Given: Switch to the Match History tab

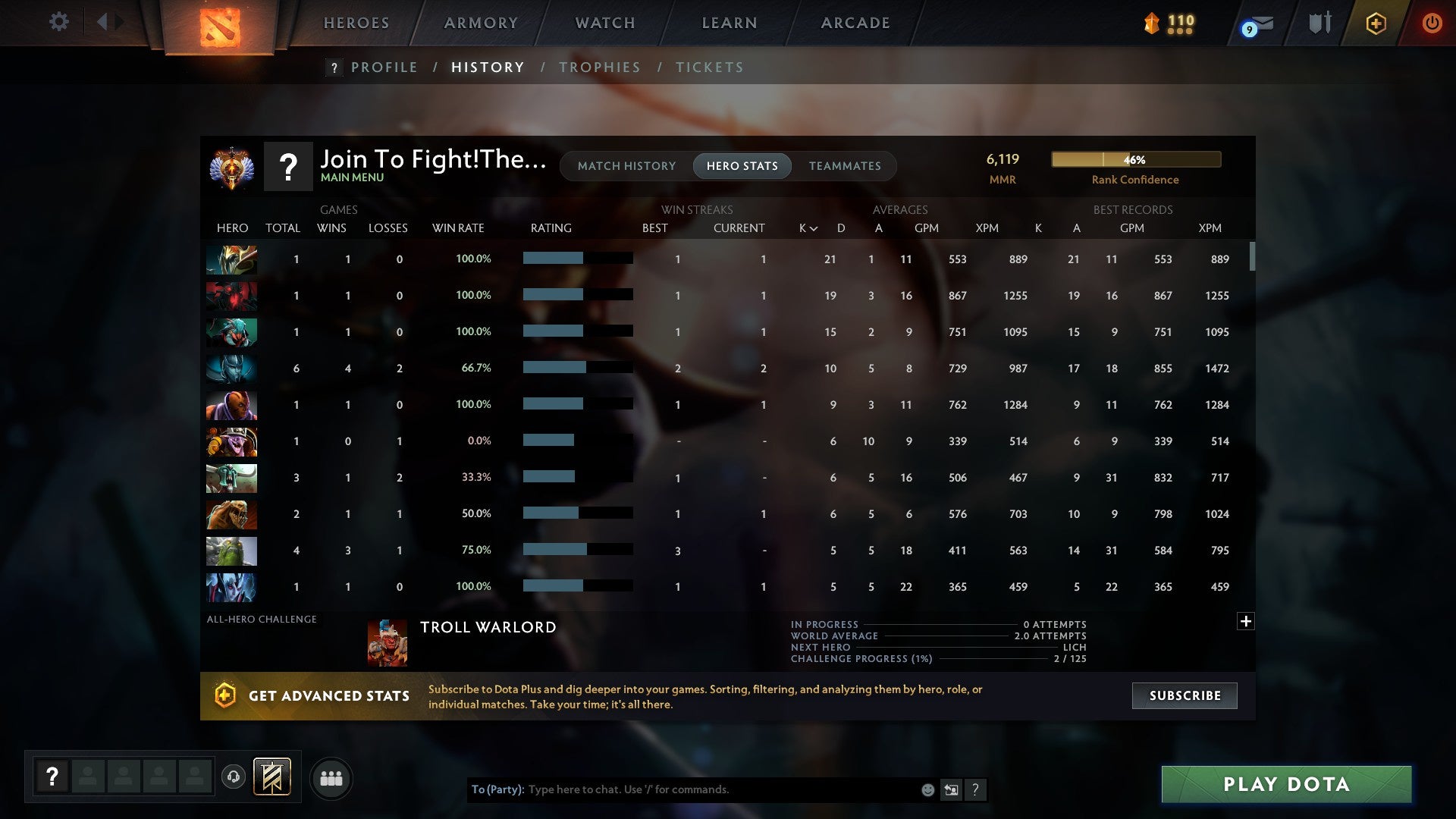Looking at the screenshot, I should (x=626, y=165).
